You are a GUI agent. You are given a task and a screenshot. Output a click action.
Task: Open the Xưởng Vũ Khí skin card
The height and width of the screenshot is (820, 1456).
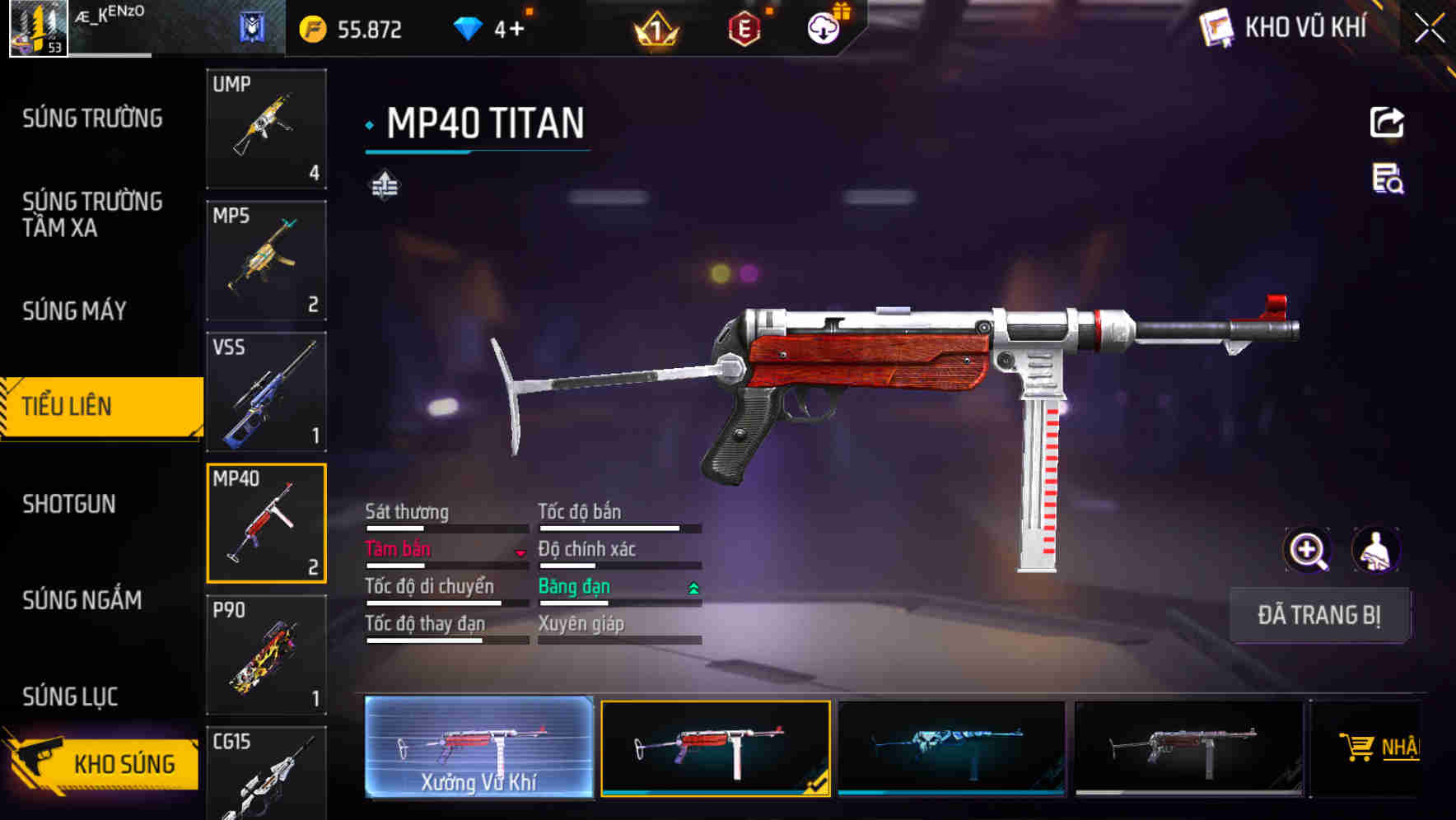[478, 748]
